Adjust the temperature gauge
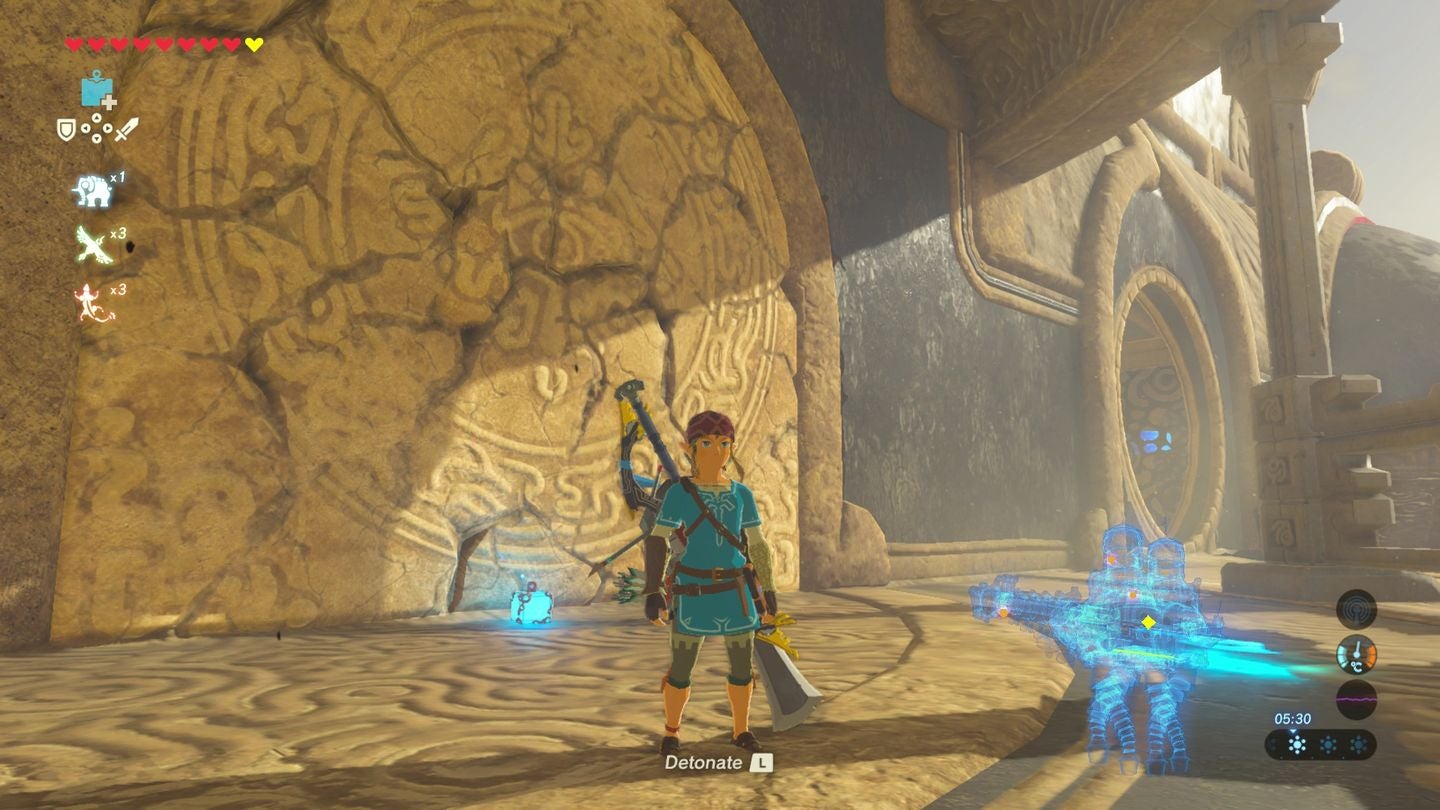This screenshot has width=1440, height=810. pos(1357,654)
